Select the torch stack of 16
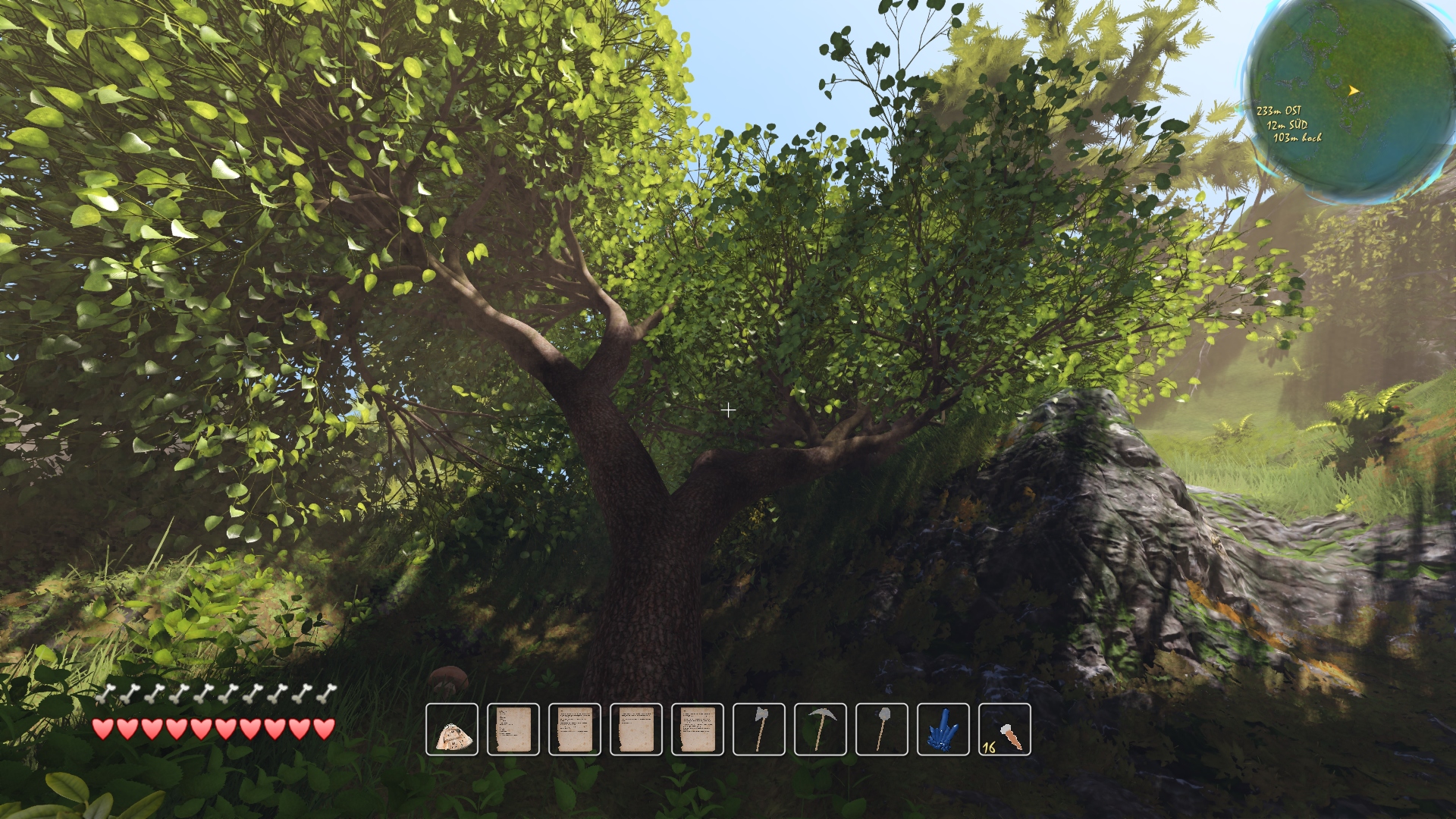 [1005, 730]
